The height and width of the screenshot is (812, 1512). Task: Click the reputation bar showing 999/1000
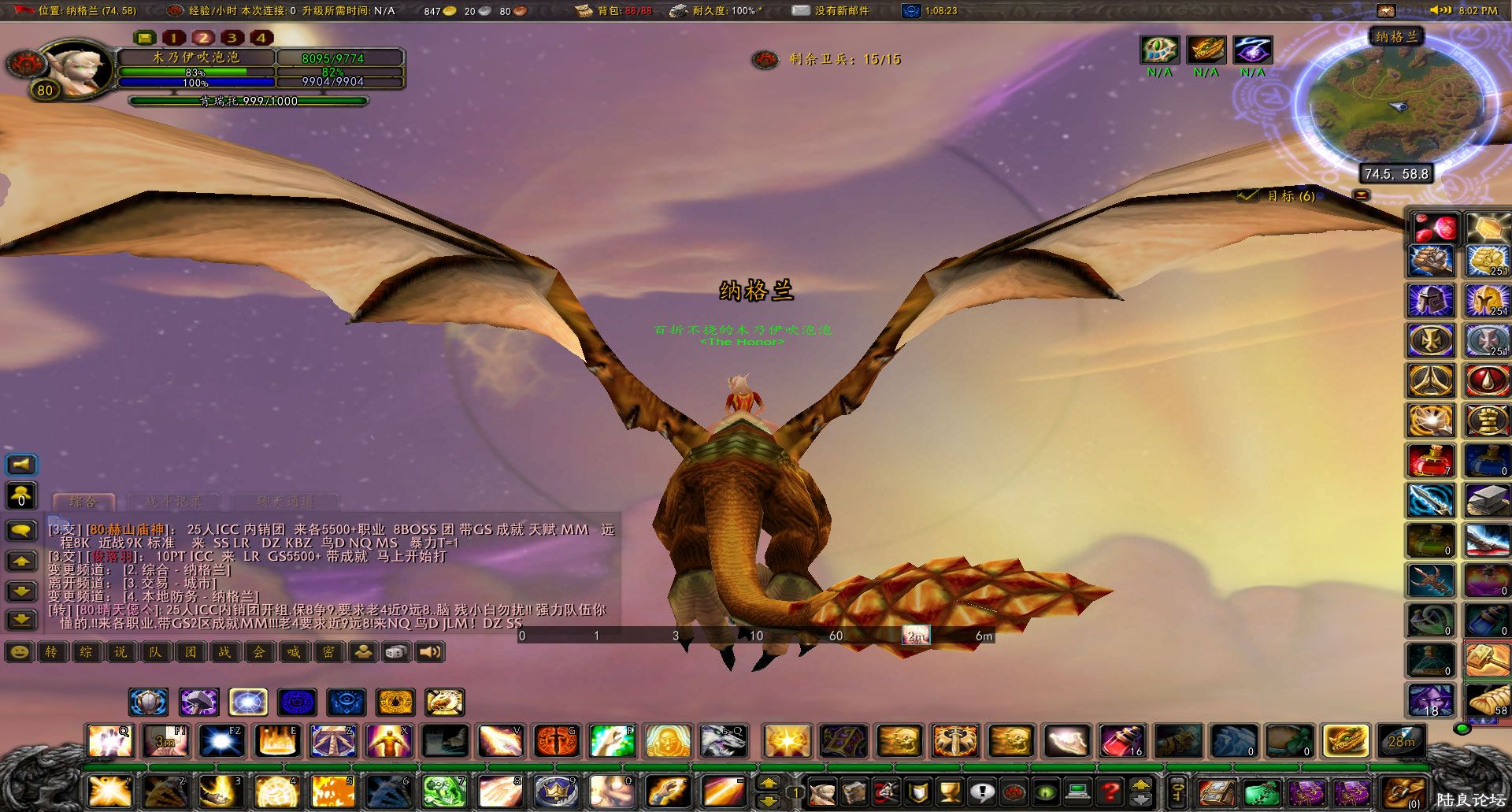coord(248,101)
